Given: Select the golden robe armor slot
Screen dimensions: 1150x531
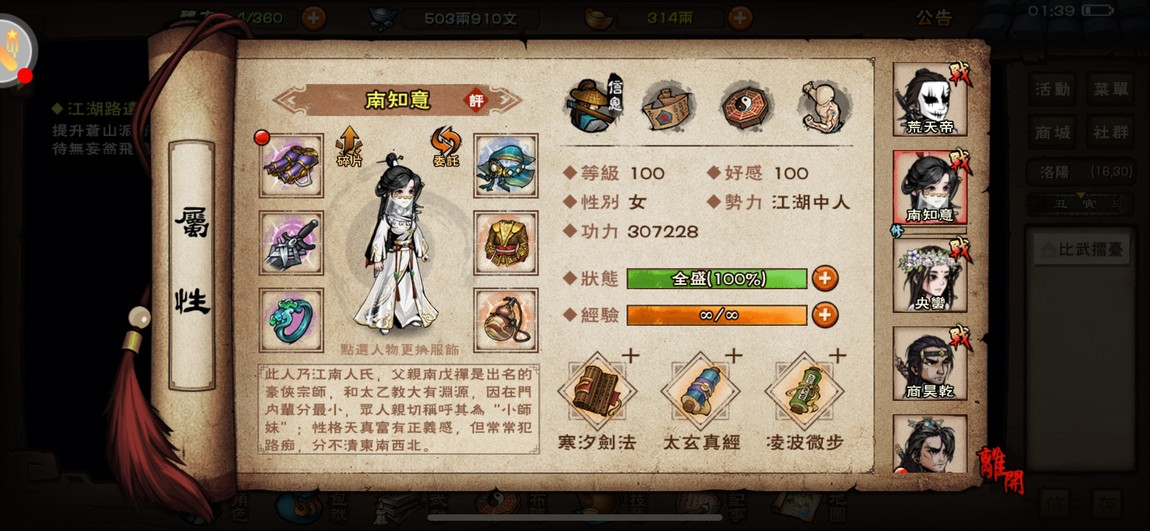Looking at the screenshot, I should coord(505,243).
